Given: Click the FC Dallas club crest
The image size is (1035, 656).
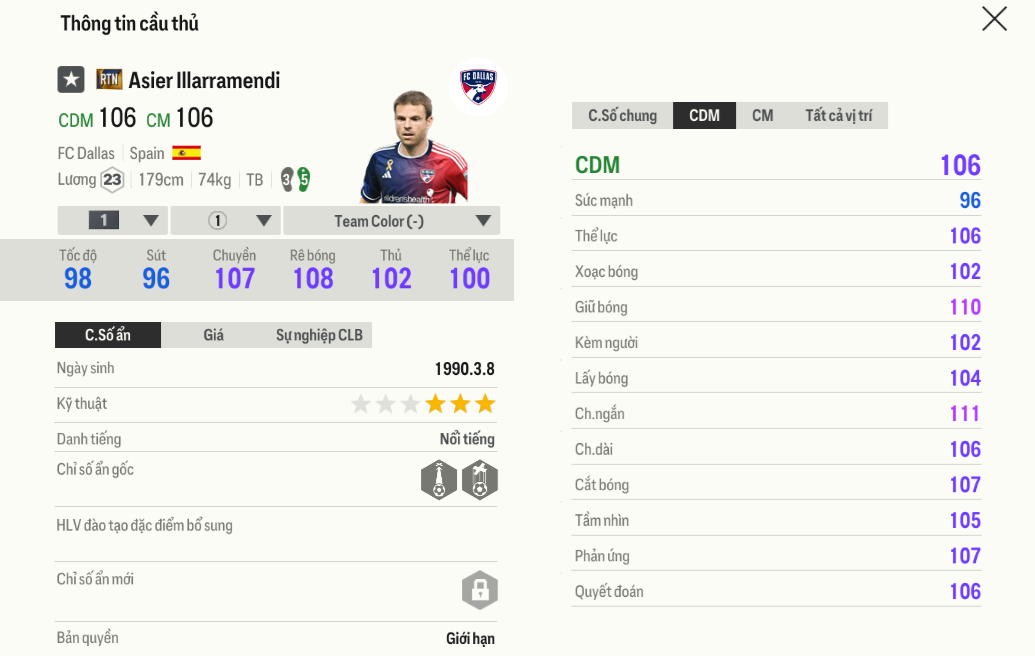Looking at the screenshot, I should [x=478, y=86].
